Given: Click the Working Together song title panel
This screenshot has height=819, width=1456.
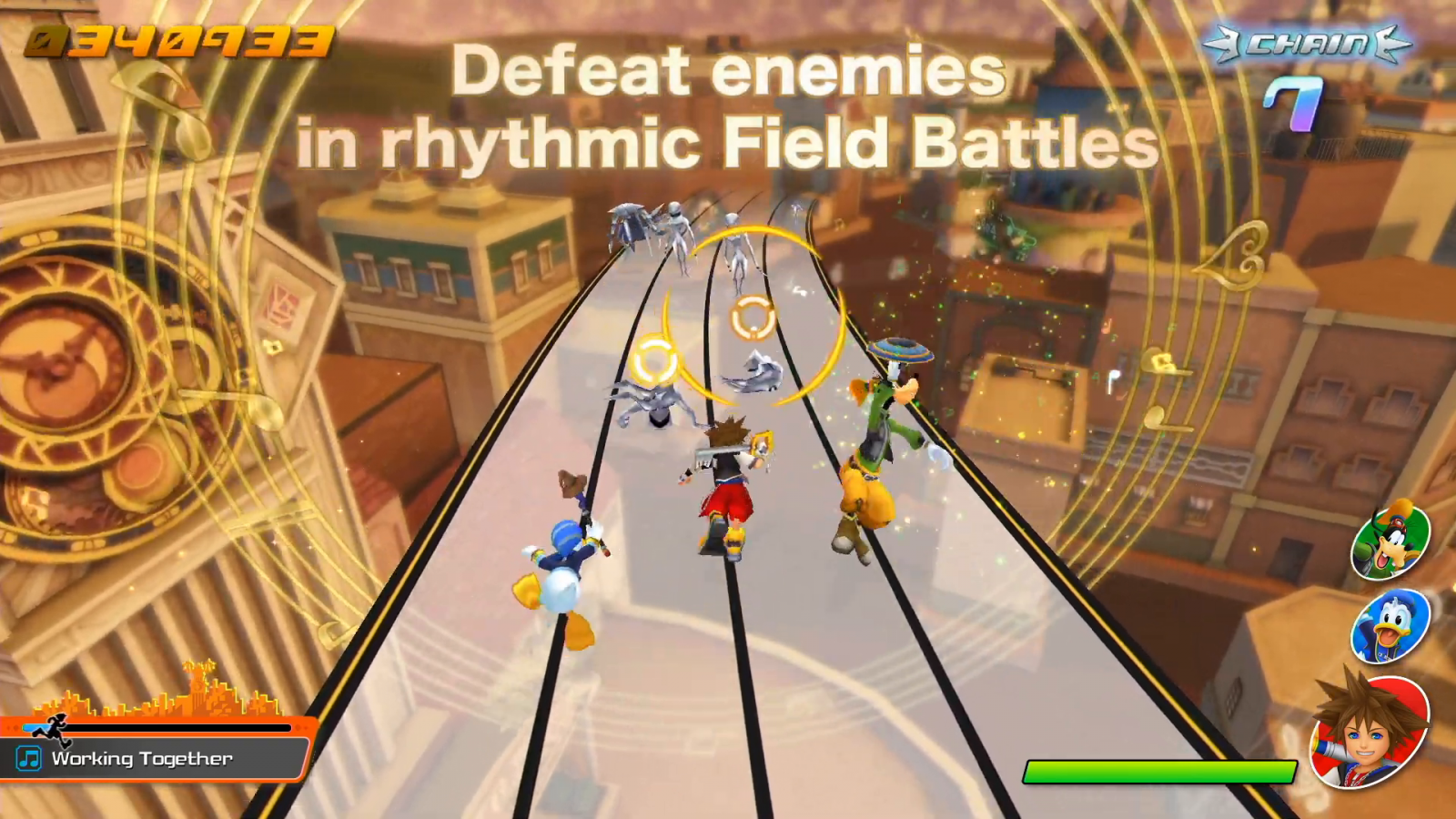Looking at the screenshot, I should tap(155, 759).
